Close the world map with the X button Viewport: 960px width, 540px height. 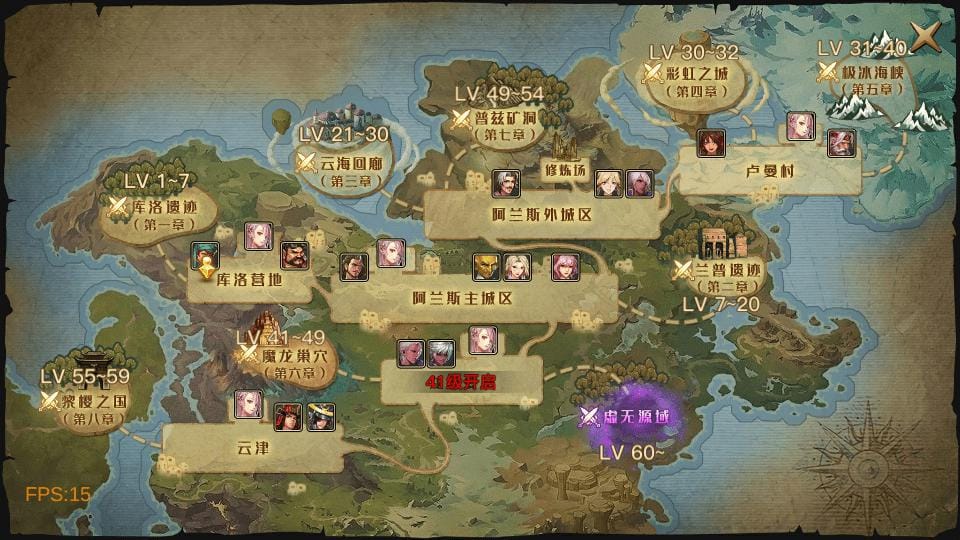tap(926, 37)
